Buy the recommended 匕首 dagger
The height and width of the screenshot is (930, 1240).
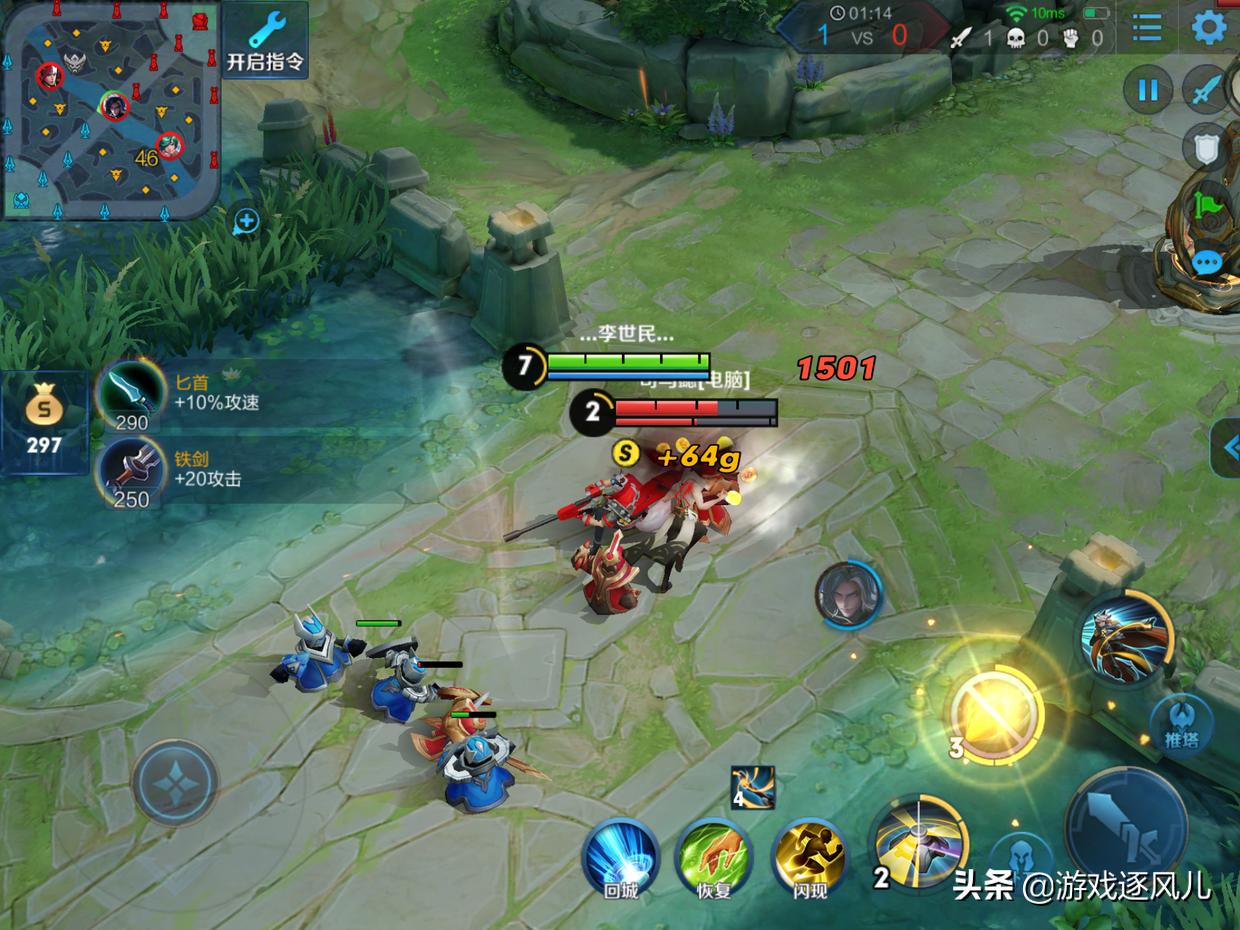(131, 395)
